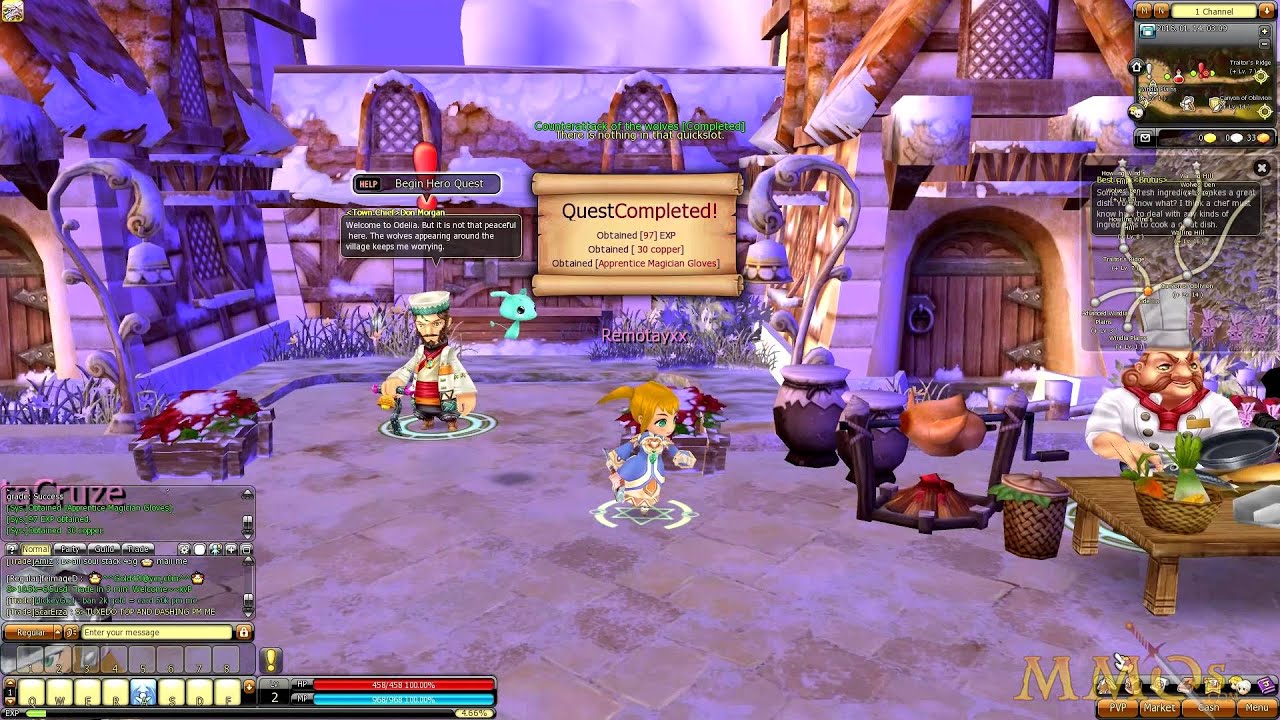Click the yellow exclamation quest alert button

(271, 659)
